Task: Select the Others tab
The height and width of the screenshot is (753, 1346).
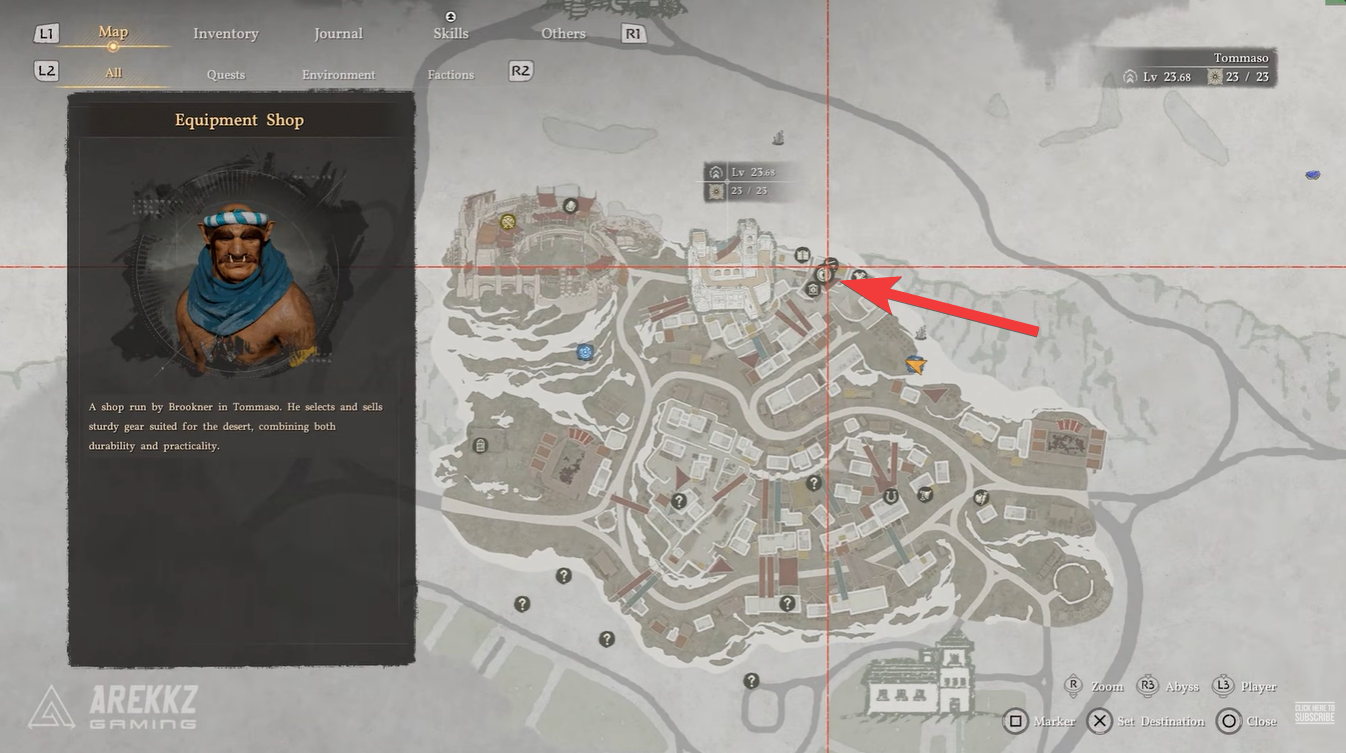Action: tap(563, 34)
